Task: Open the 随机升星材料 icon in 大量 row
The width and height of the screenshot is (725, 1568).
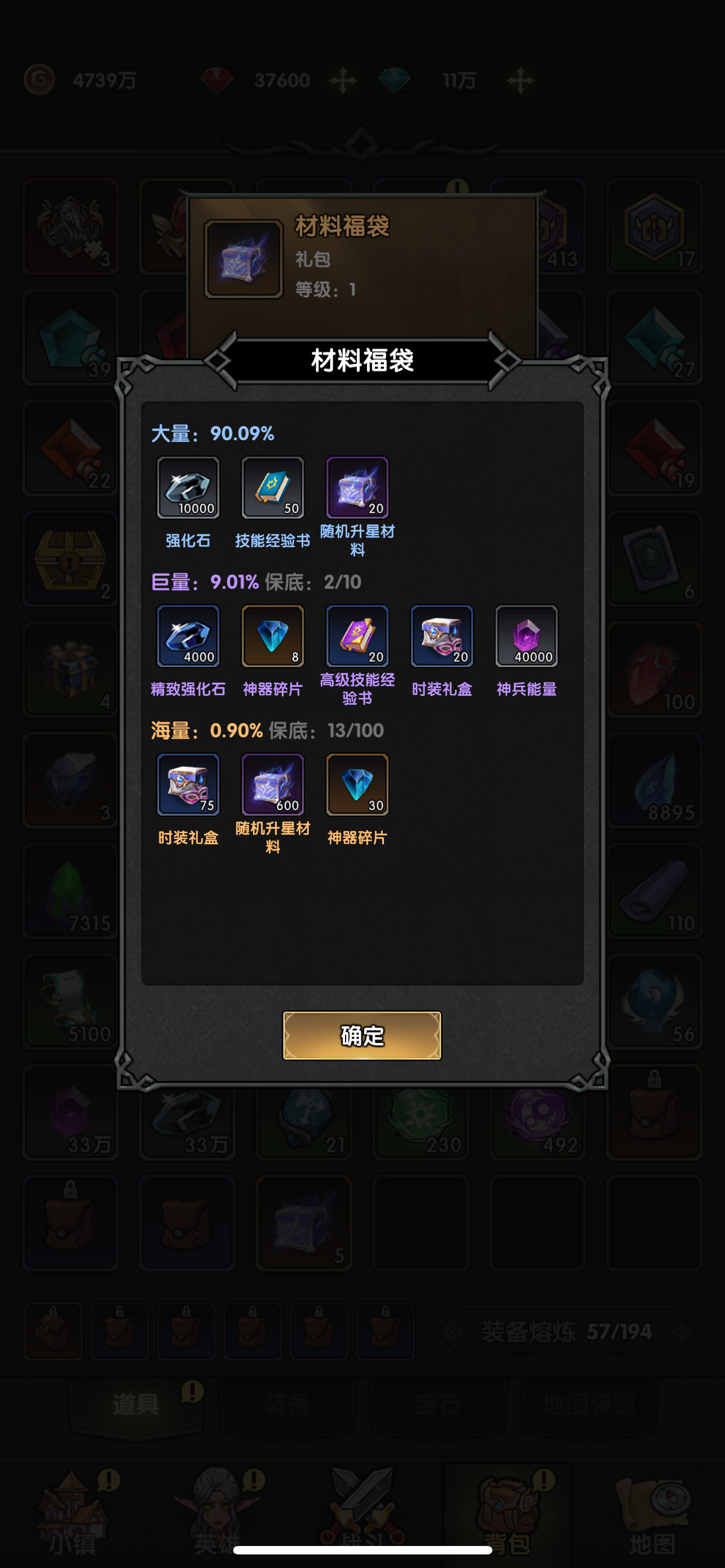Action: (357, 488)
